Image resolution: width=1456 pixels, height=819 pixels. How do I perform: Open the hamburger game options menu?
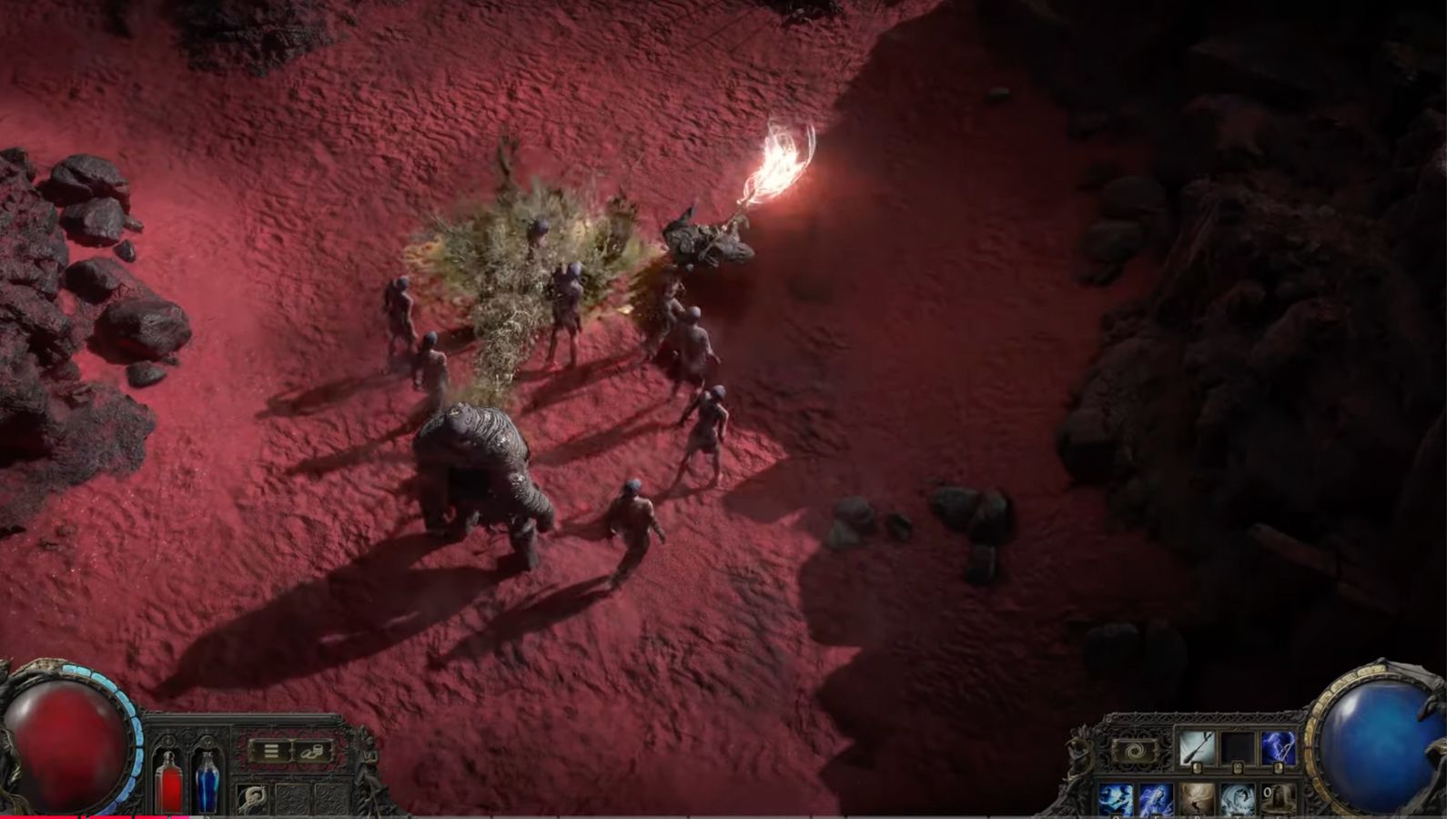click(x=271, y=752)
